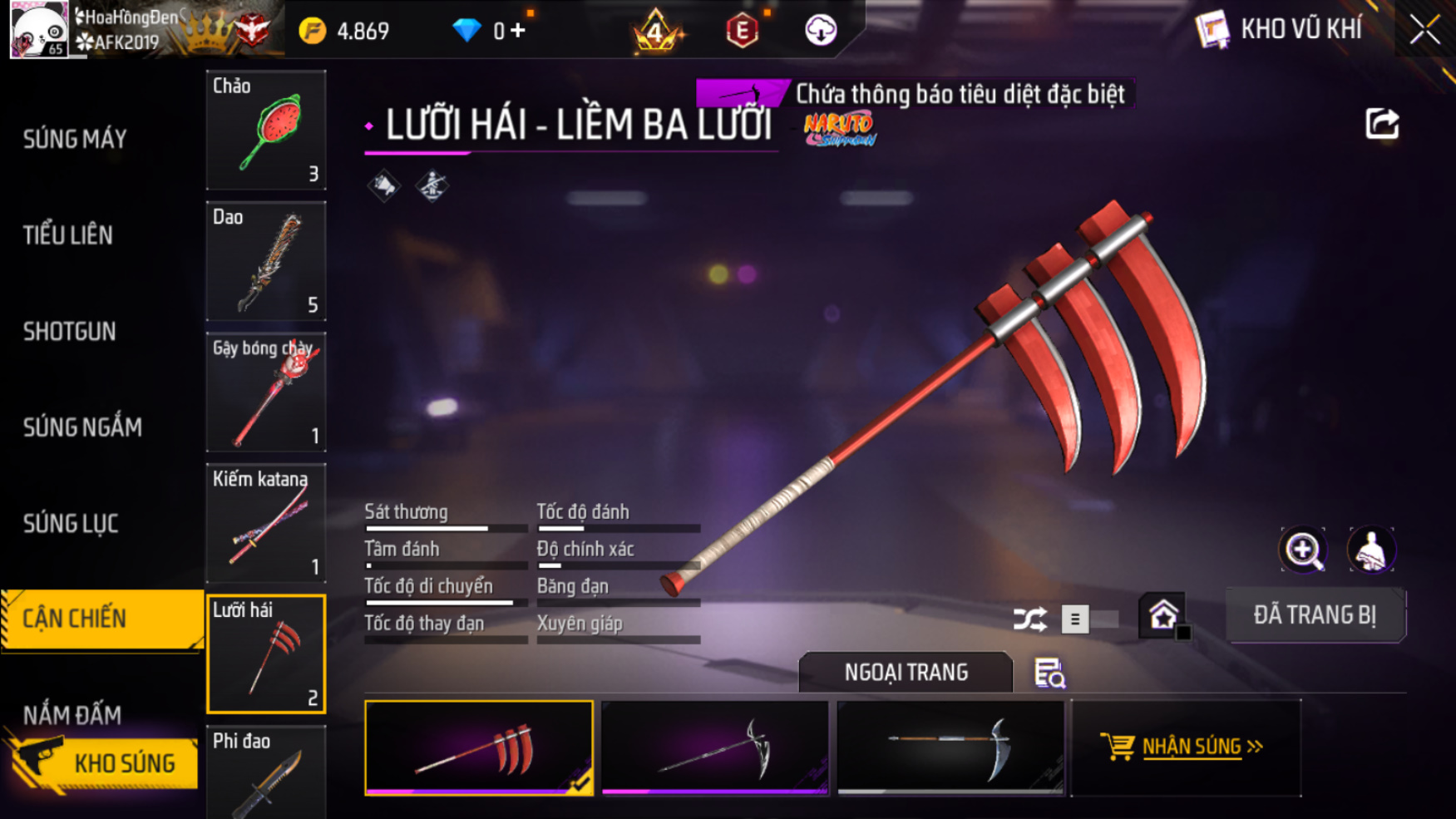This screenshot has height=819, width=1456.
Task: Choose the Dao machete weapon tile
Action: pyautogui.click(x=266, y=261)
